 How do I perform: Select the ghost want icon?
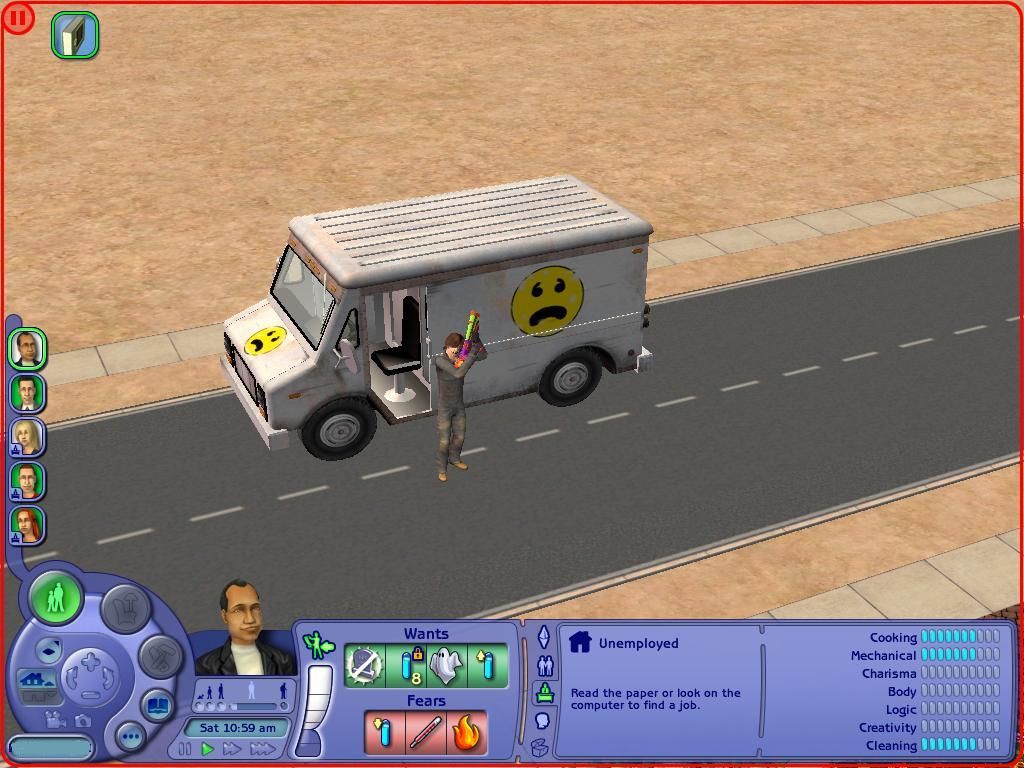[447, 665]
